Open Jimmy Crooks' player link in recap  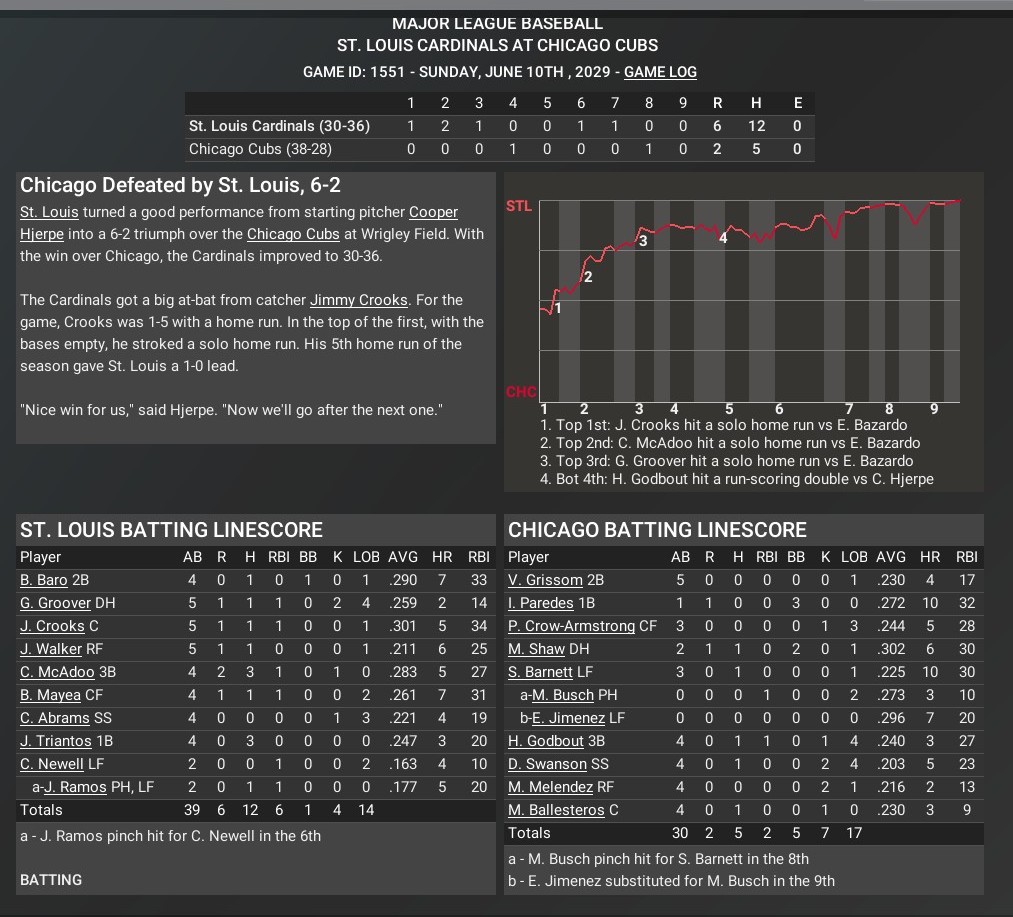pyautogui.click(x=358, y=300)
